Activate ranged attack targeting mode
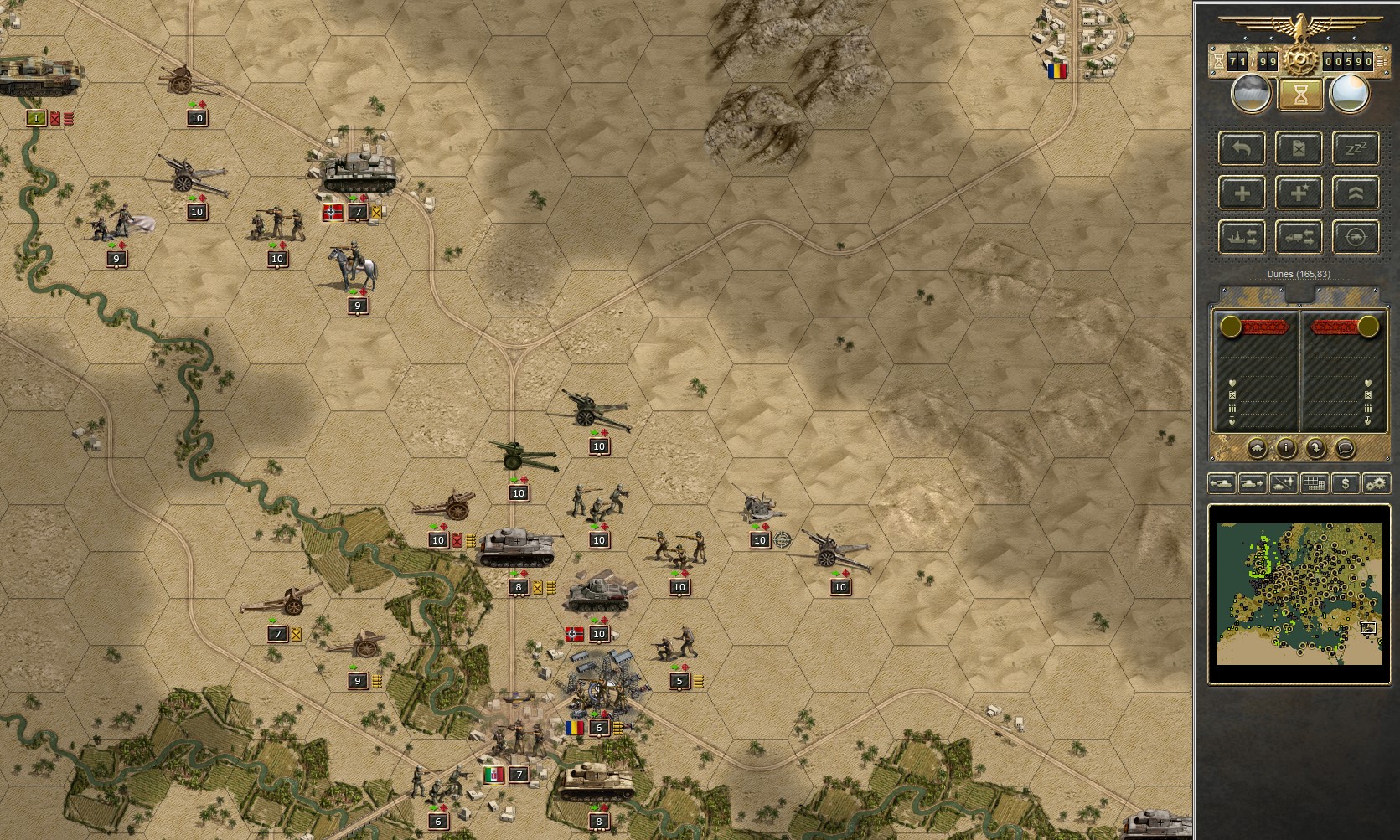Viewport: 1400px width, 840px height. click(1356, 238)
